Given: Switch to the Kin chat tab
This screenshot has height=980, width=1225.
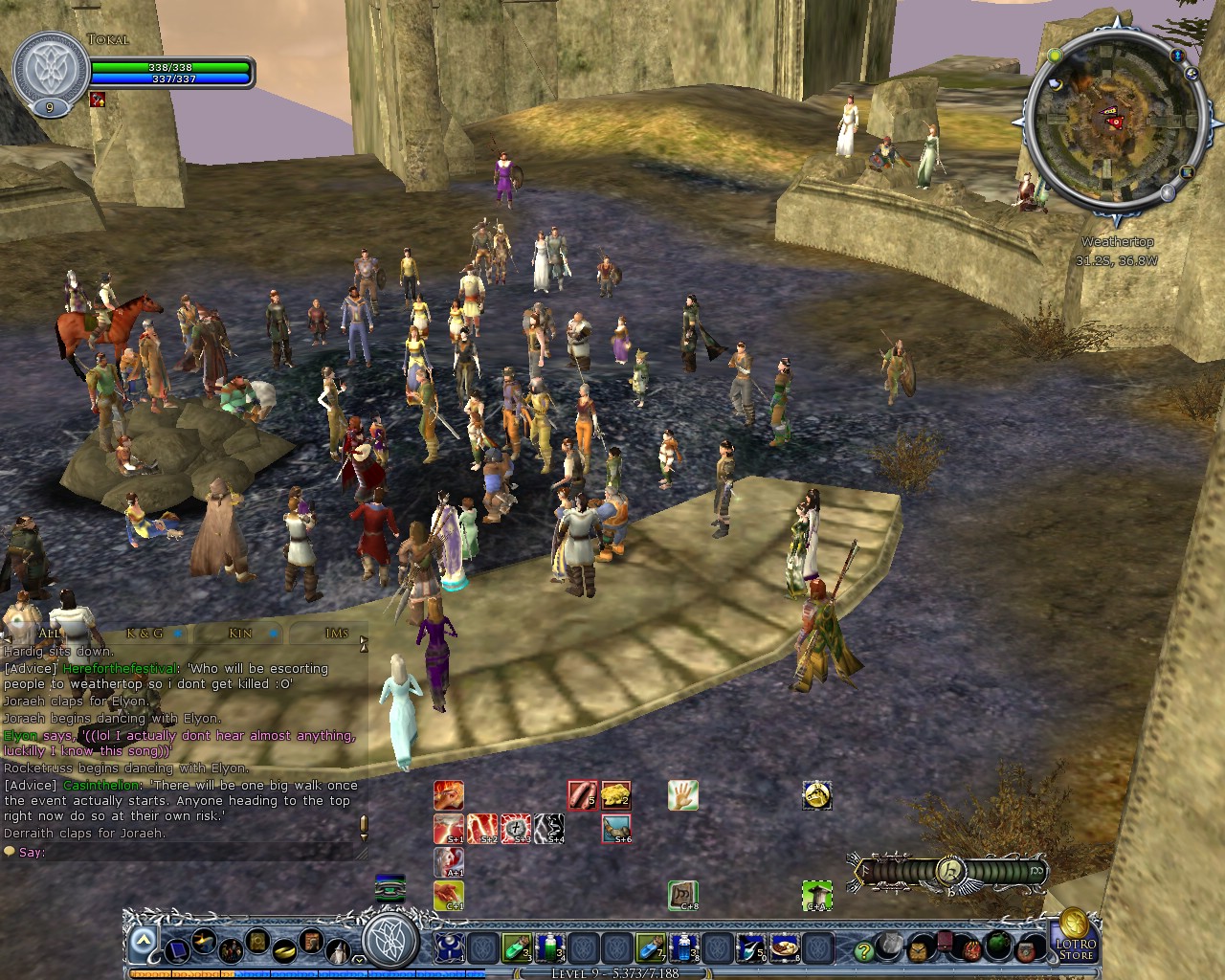Looking at the screenshot, I should tap(240, 634).
